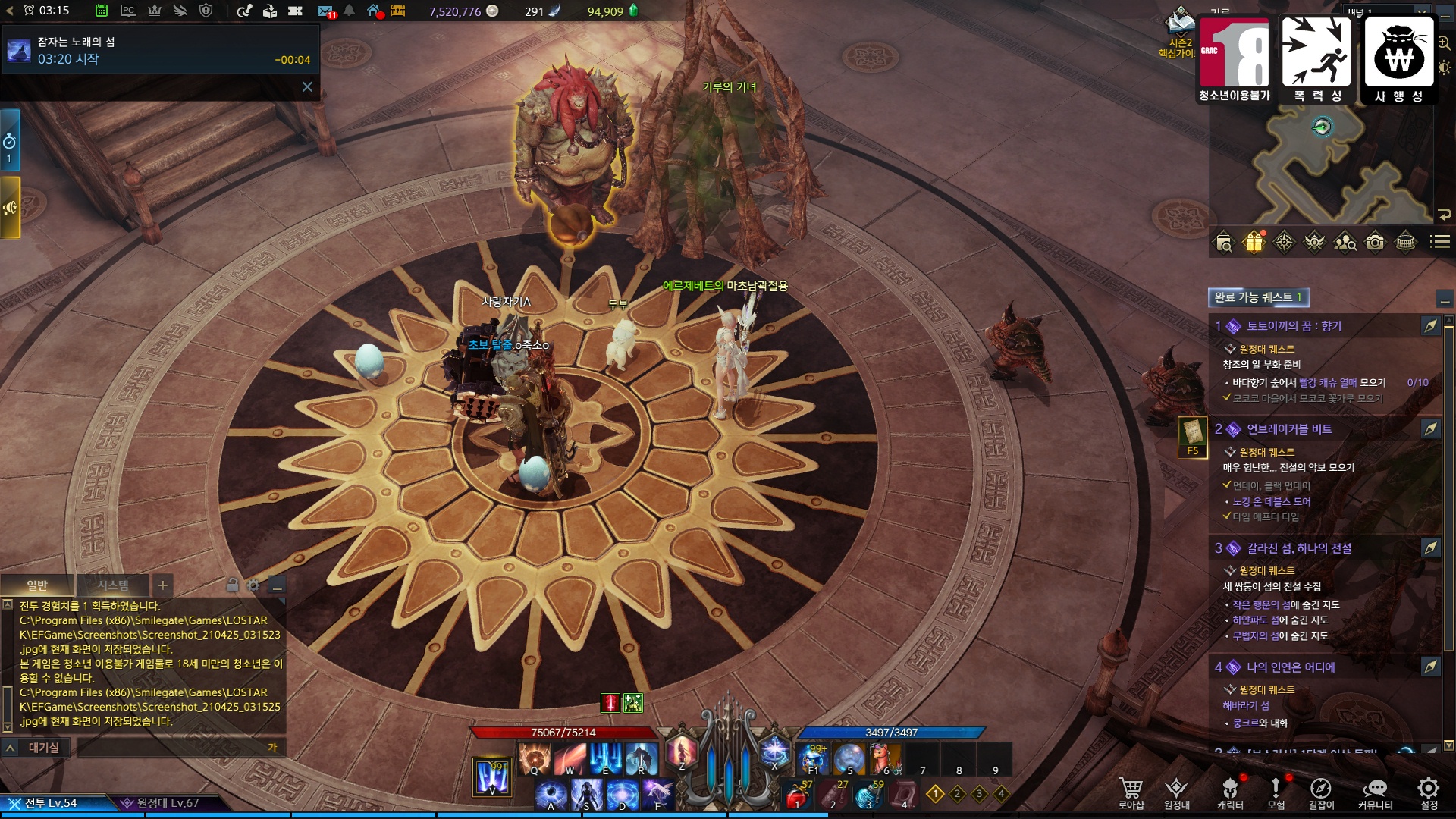The height and width of the screenshot is (819, 1456).
Task: Open the 길잡이 guide menu
Action: [1321, 792]
